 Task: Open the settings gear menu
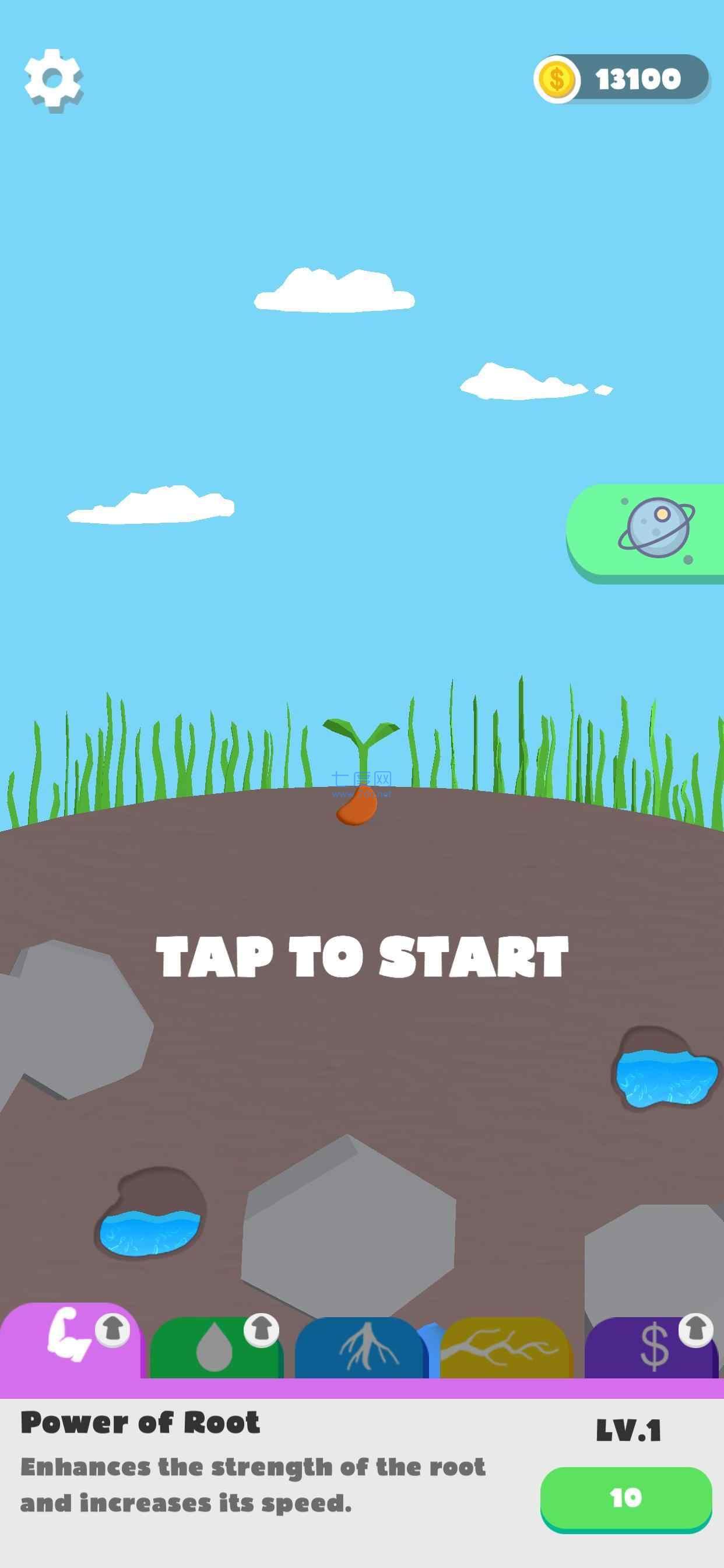53,80
